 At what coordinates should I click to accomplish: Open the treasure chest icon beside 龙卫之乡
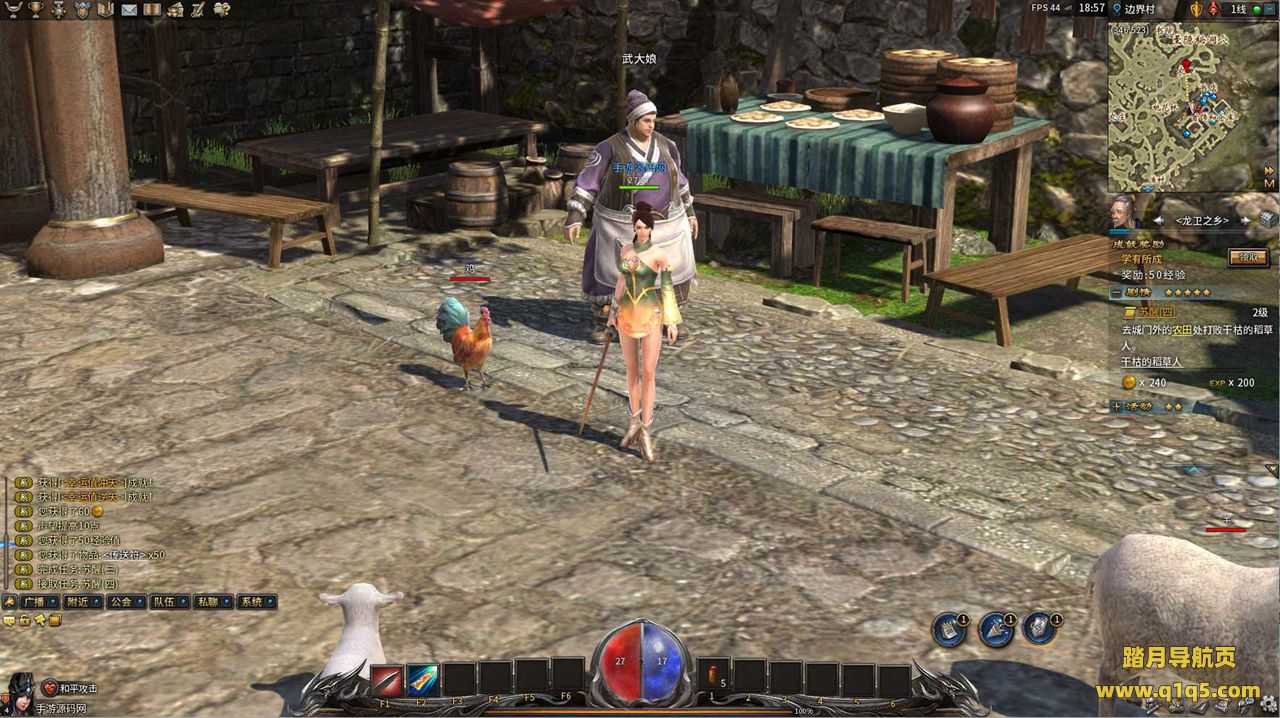[x=1268, y=218]
